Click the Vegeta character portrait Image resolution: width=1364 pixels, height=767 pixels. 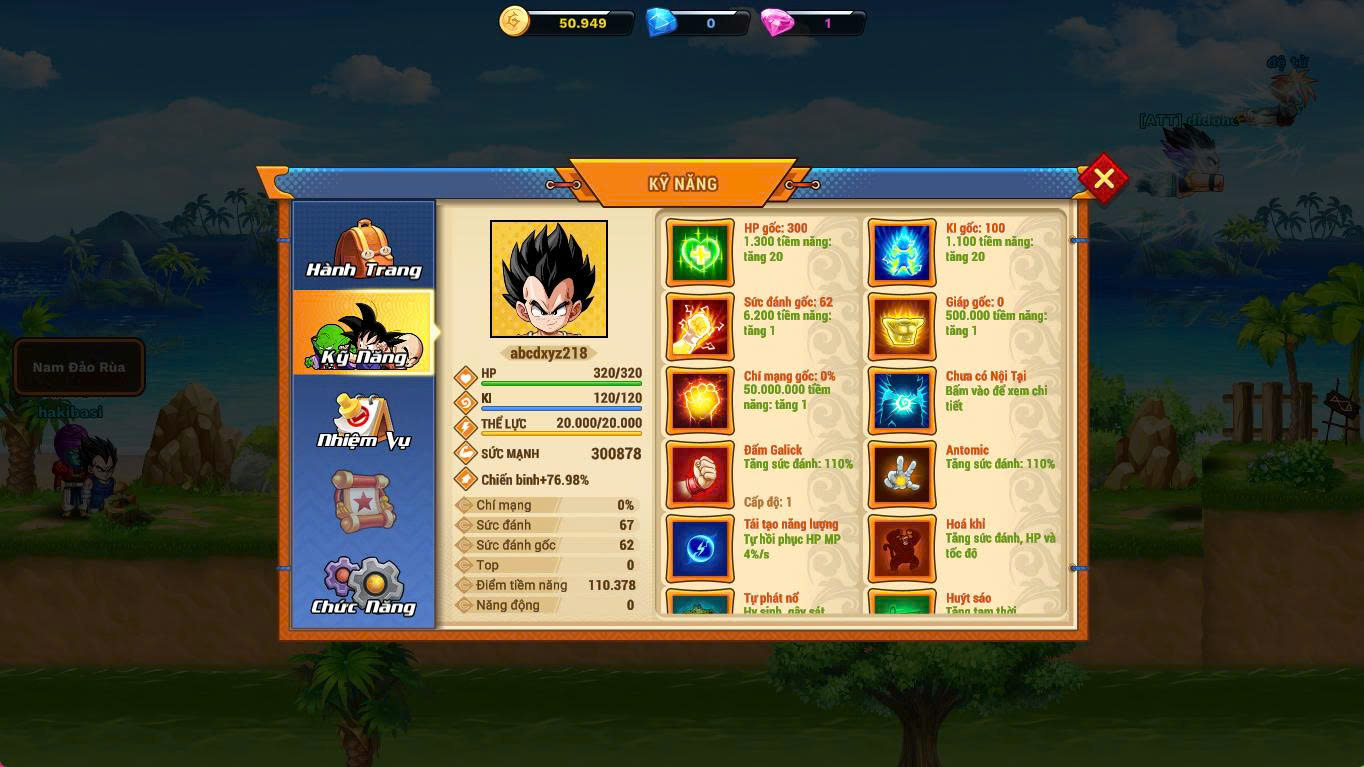[x=549, y=279]
